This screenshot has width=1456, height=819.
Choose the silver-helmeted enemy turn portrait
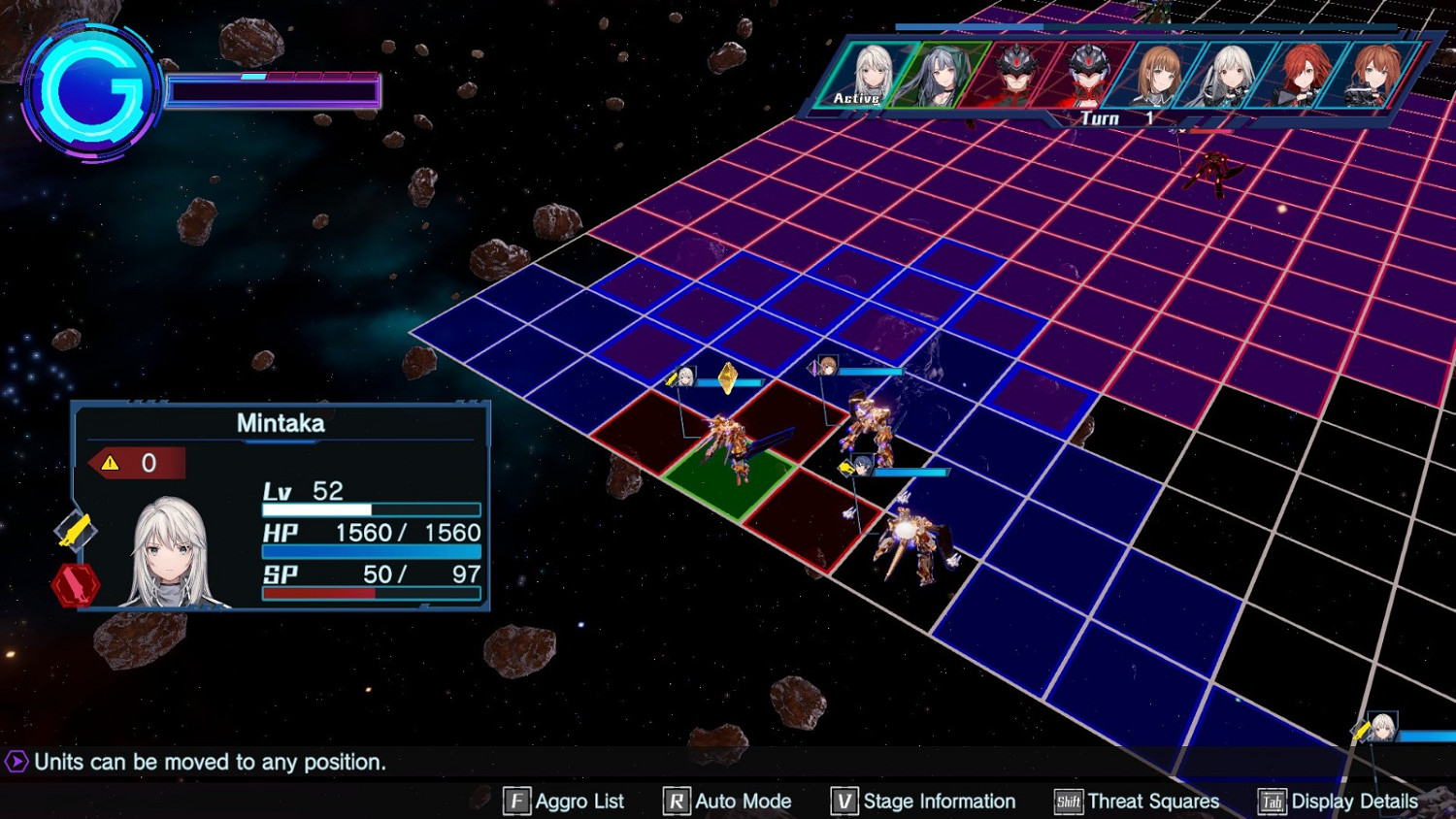1087,74
